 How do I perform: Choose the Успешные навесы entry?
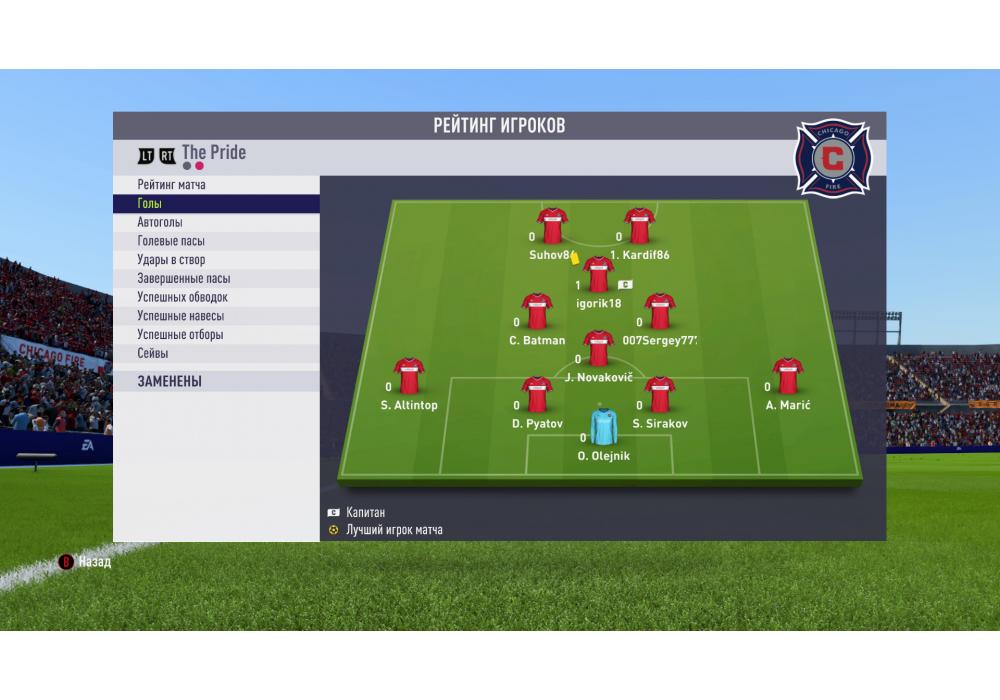click(216, 316)
